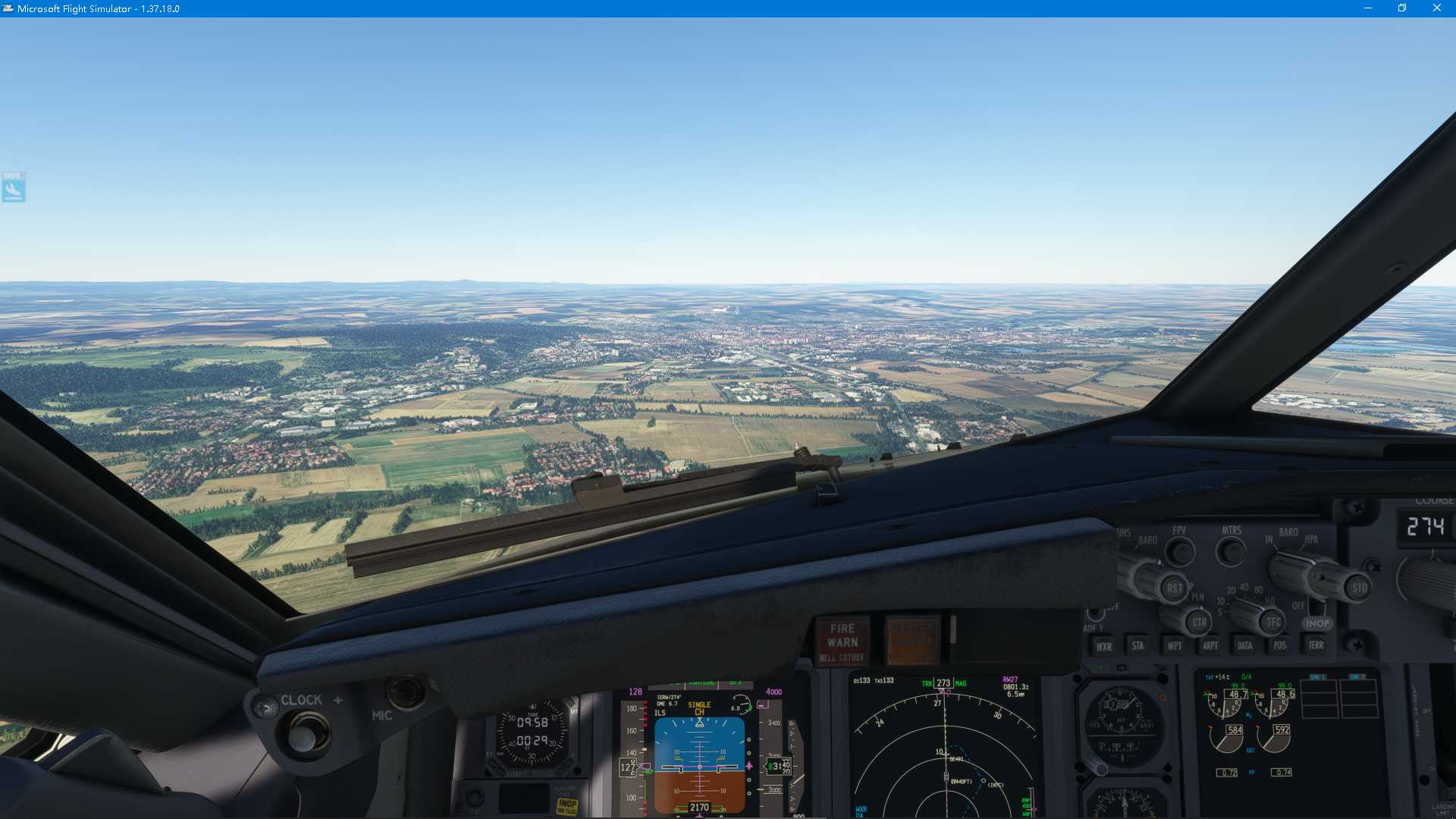The height and width of the screenshot is (819, 1456).
Task: Push the FPV flight path vector button
Action: 1179,551
